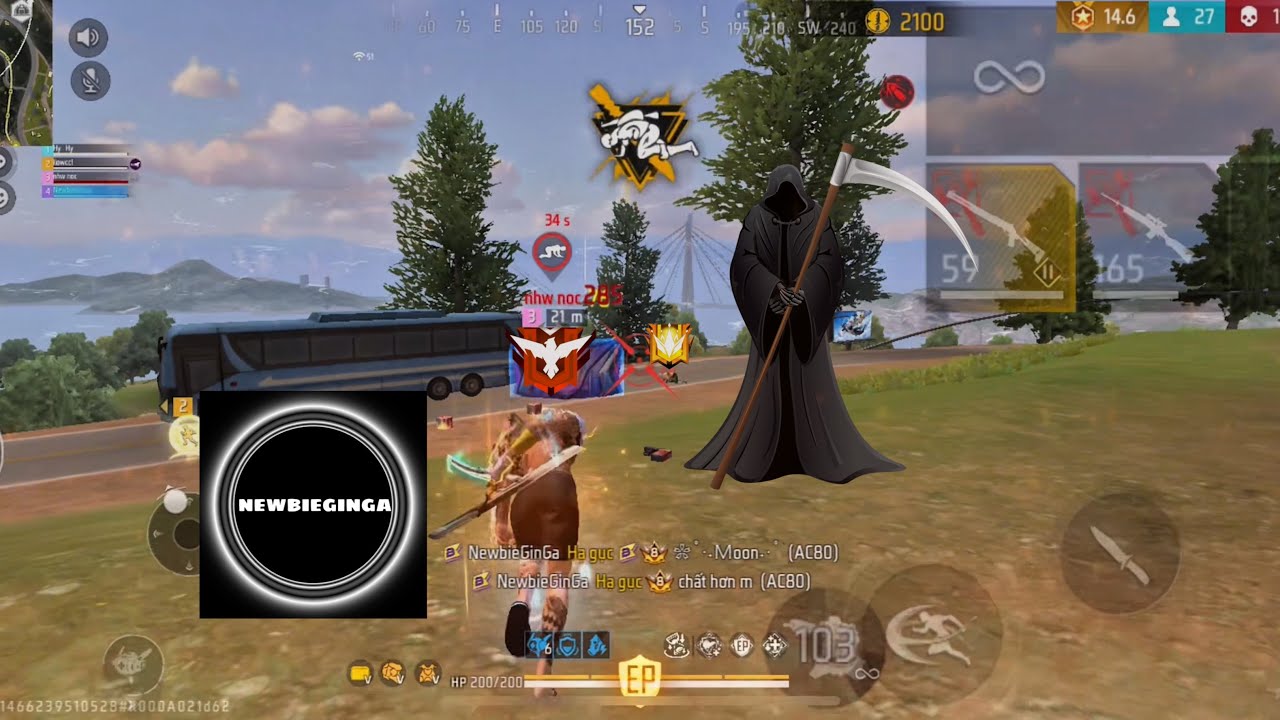Select teammate row number 2 in squad list
1280x720 pixels.
tap(85, 162)
